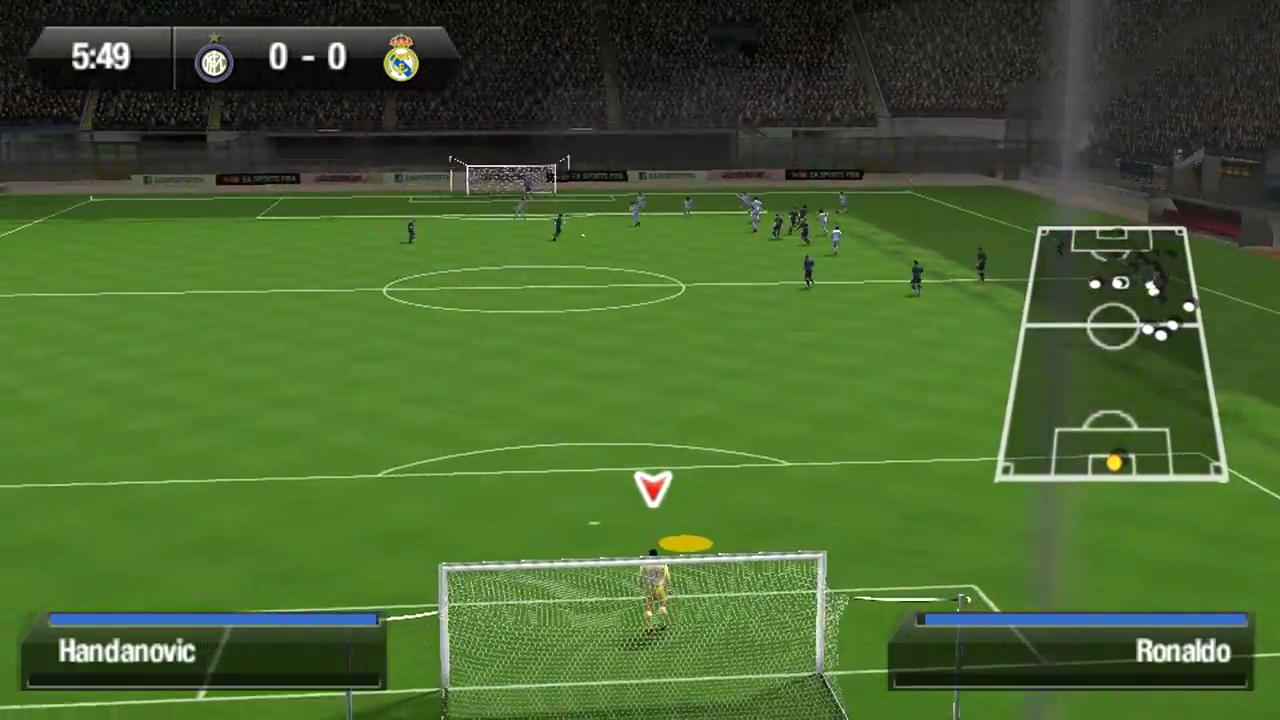The height and width of the screenshot is (720, 1280).
Task: Click the crown atop the Real Madrid badge
Action: coord(402,41)
